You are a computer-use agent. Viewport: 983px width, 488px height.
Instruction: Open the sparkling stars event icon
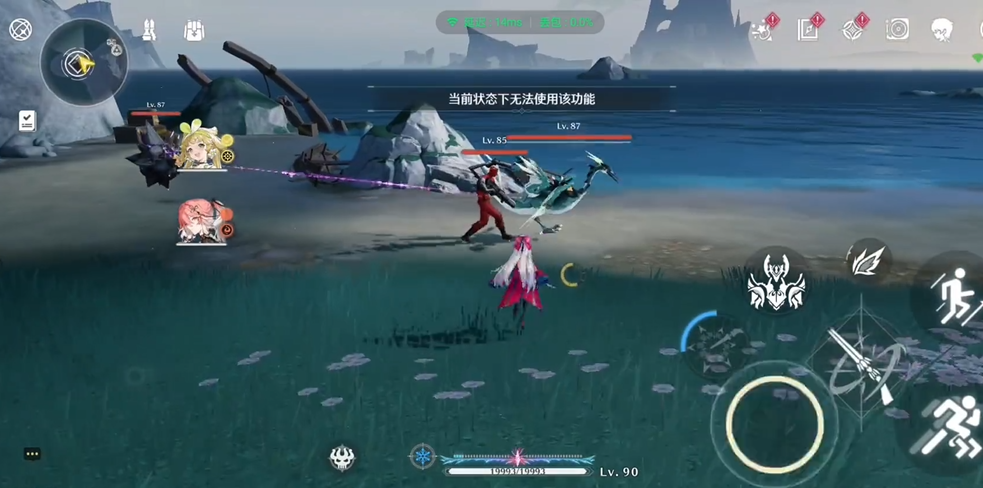764,28
